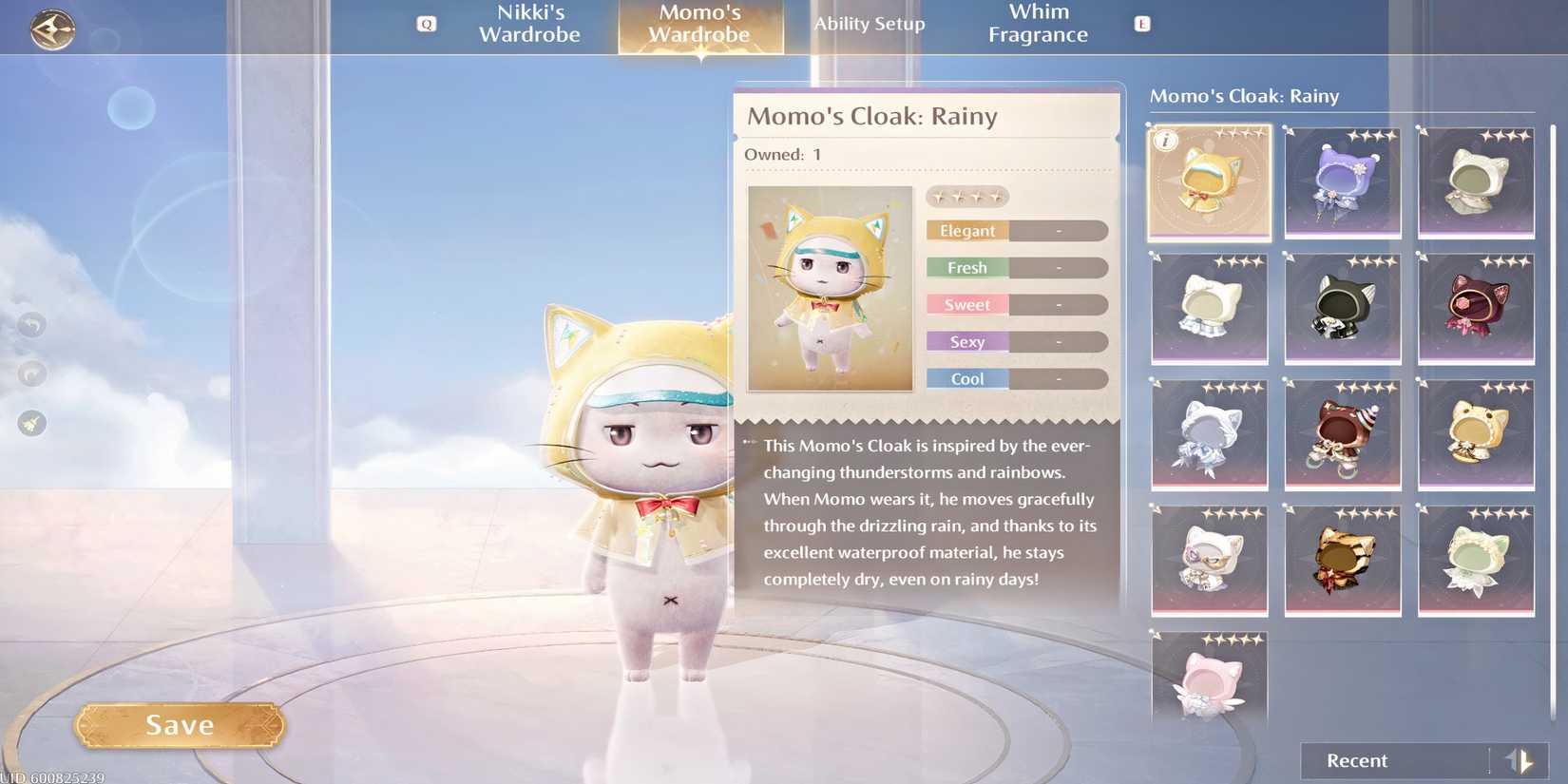Open the Ability Setup tab

[x=869, y=25]
